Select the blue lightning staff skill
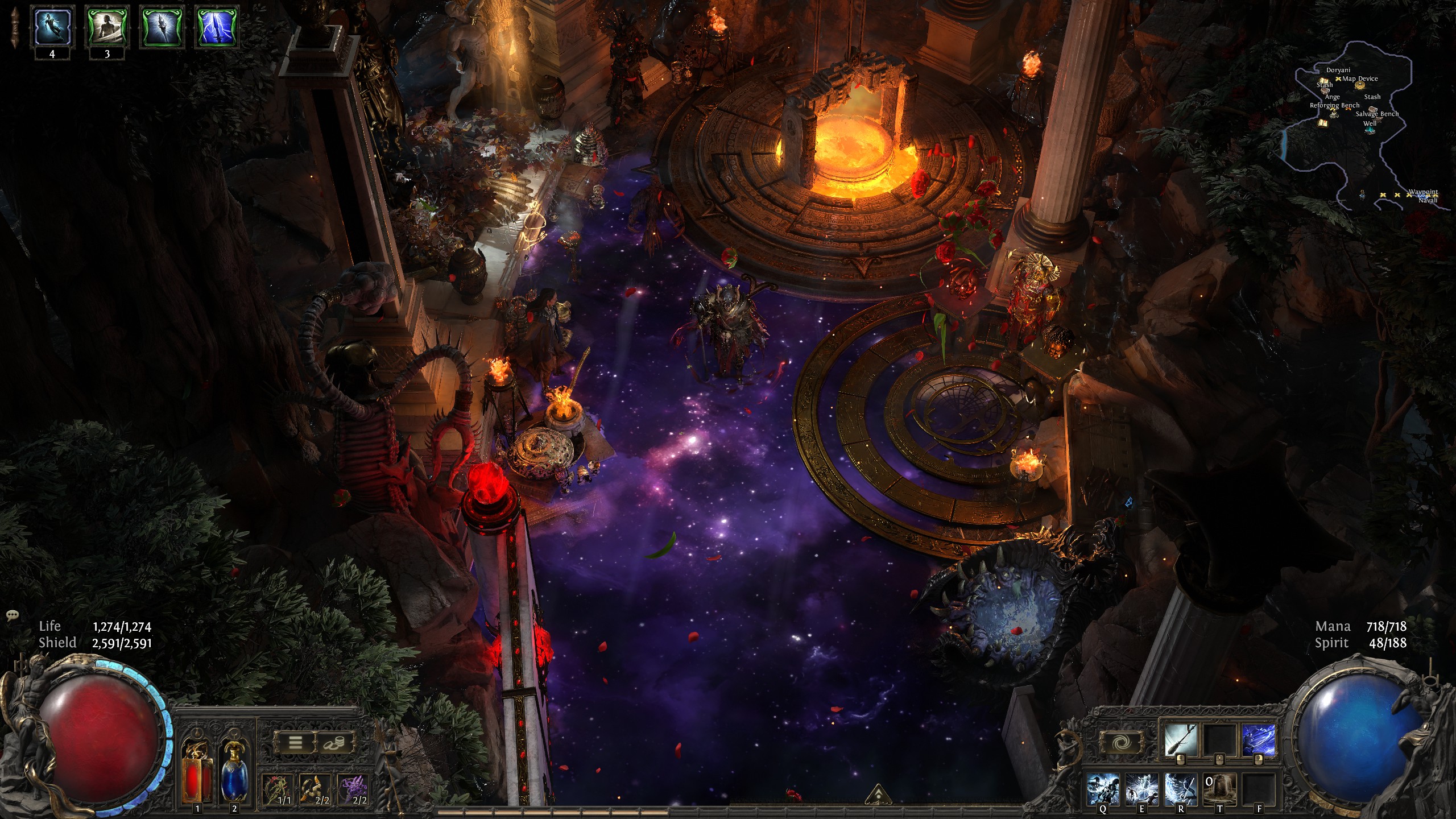Screen dimensions: 1456x819 click(1258, 741)
